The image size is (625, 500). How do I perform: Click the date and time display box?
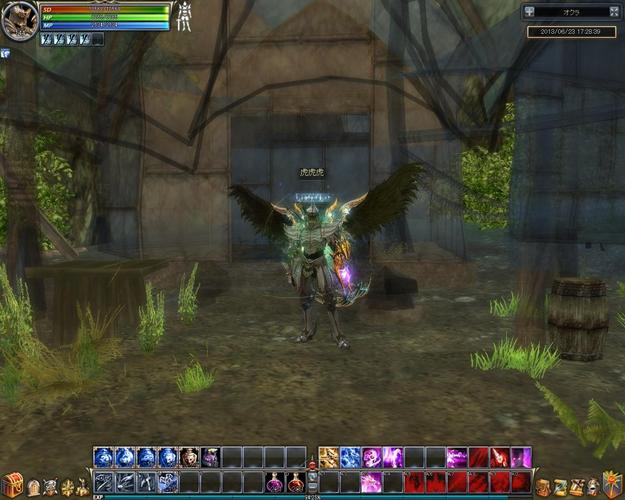[571, 32]
